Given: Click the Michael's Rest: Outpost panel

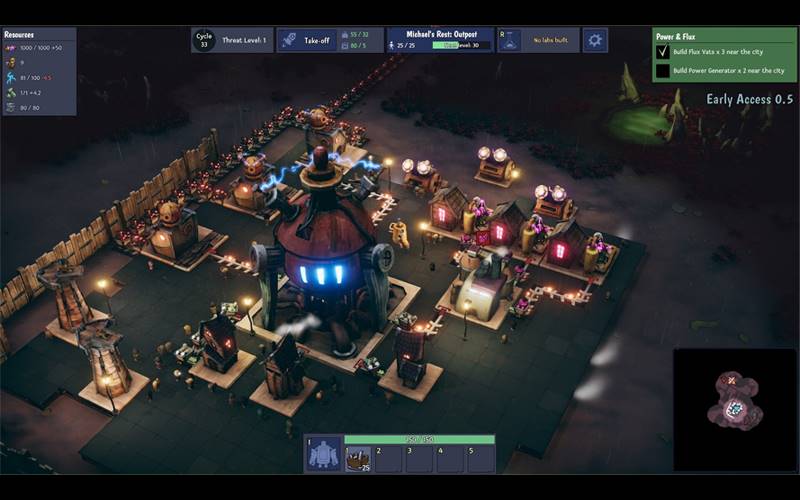Looking at the screenshot, I should click(439, 40).
